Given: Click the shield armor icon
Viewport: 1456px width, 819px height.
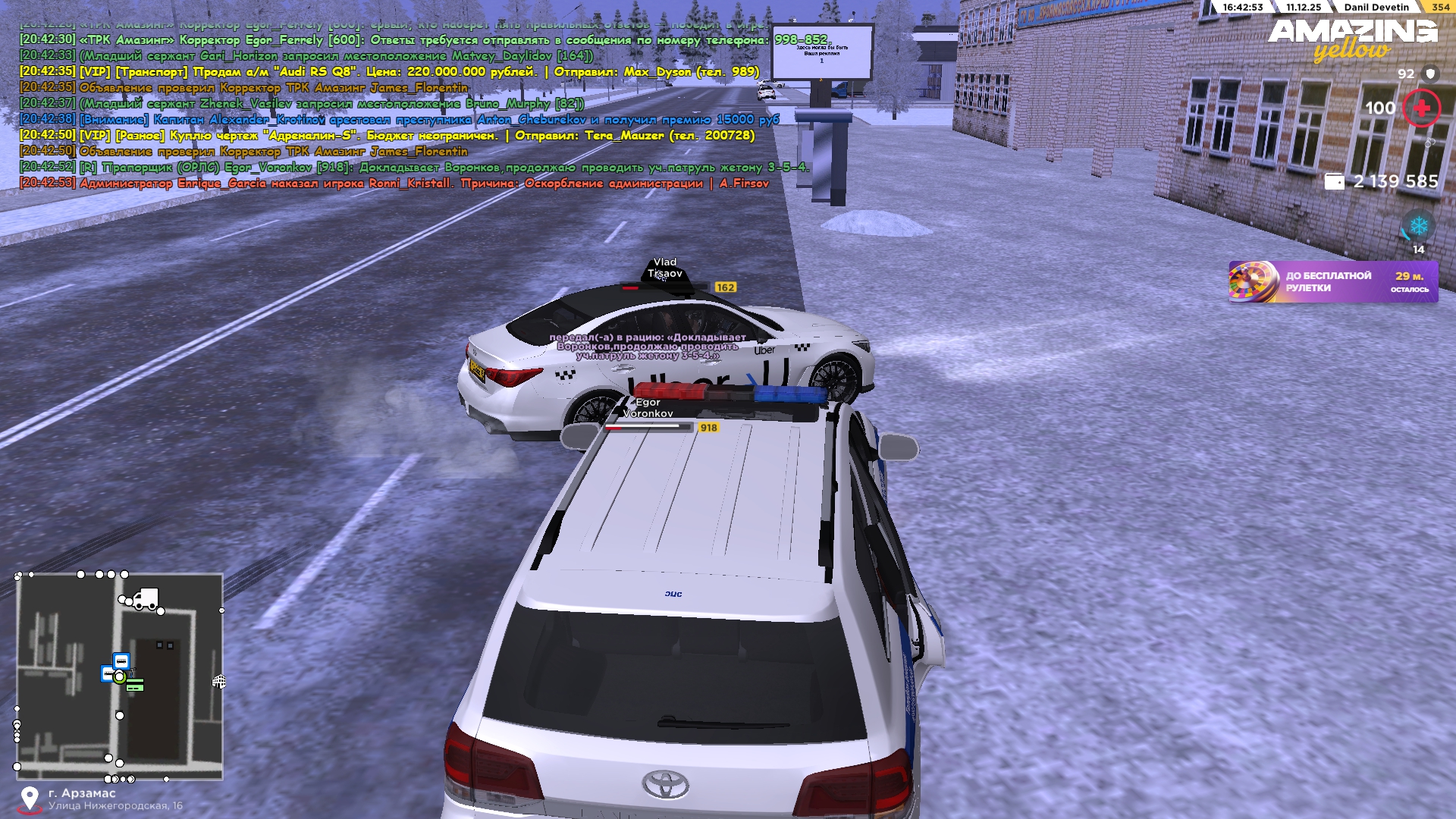Looking at the screenshot, I should click(1430, 74).
